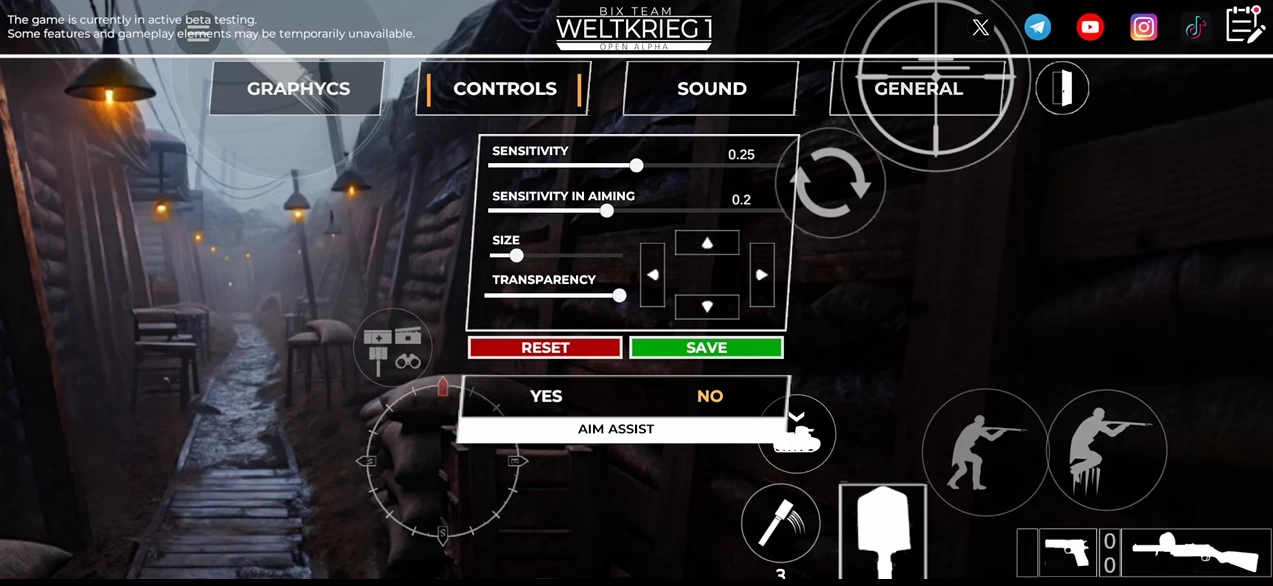1273x586 pixels.
Task: Nudge the layout down with the down arrow
Action: (707, 306)
